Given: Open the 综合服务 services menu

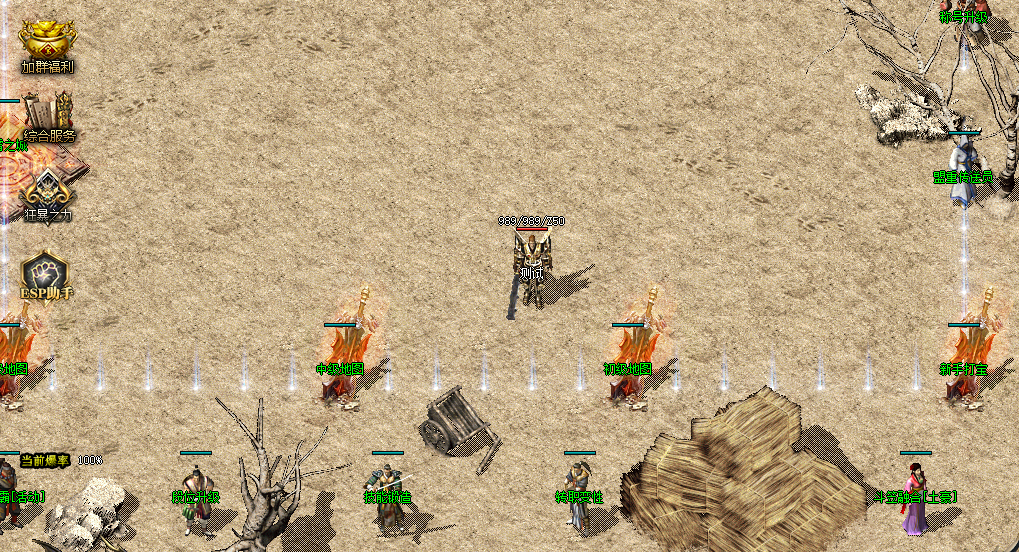Looking at the screenshot, I should pyautogui.click(x=48, y=116).
